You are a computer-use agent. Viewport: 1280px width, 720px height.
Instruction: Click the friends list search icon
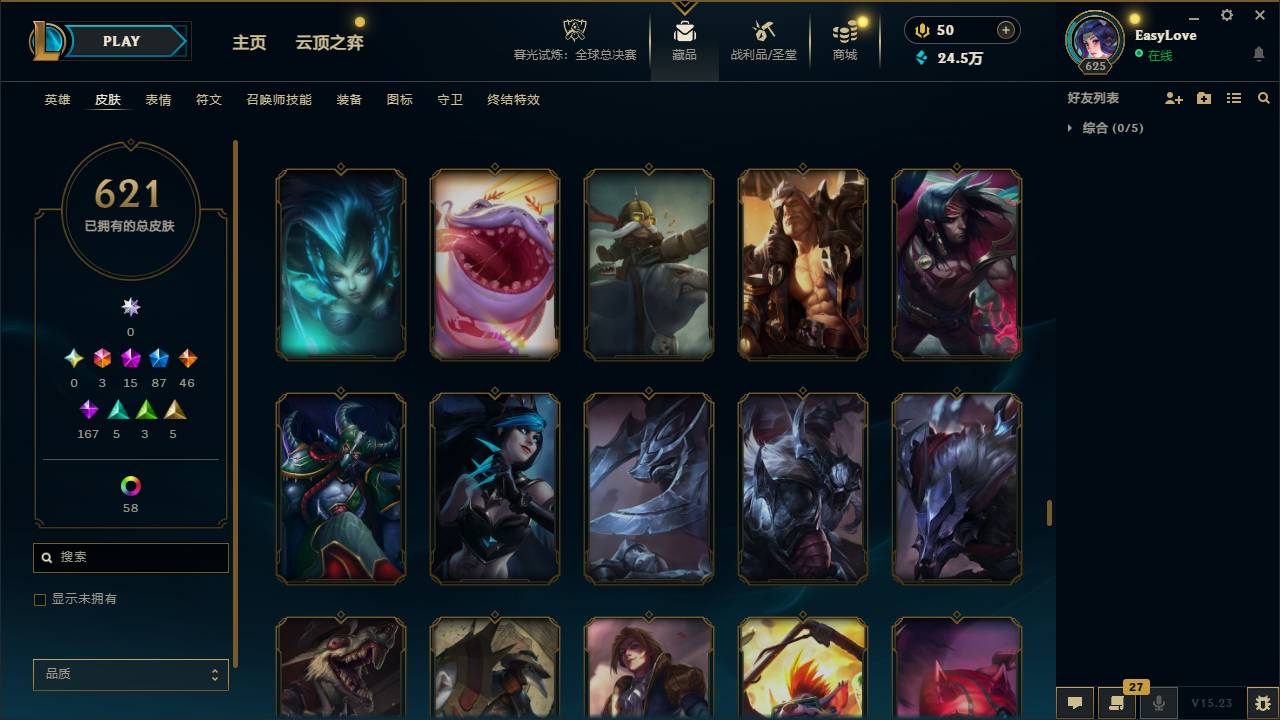coord(1264,97)
